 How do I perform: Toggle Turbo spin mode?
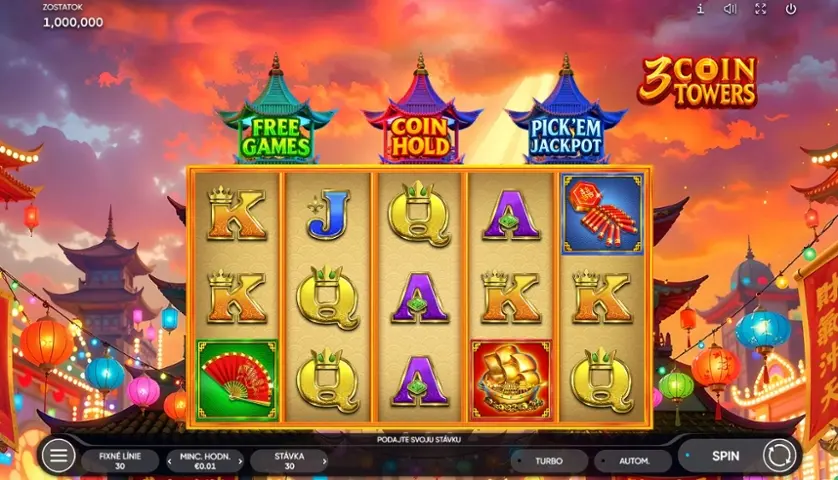click(548, 461)
